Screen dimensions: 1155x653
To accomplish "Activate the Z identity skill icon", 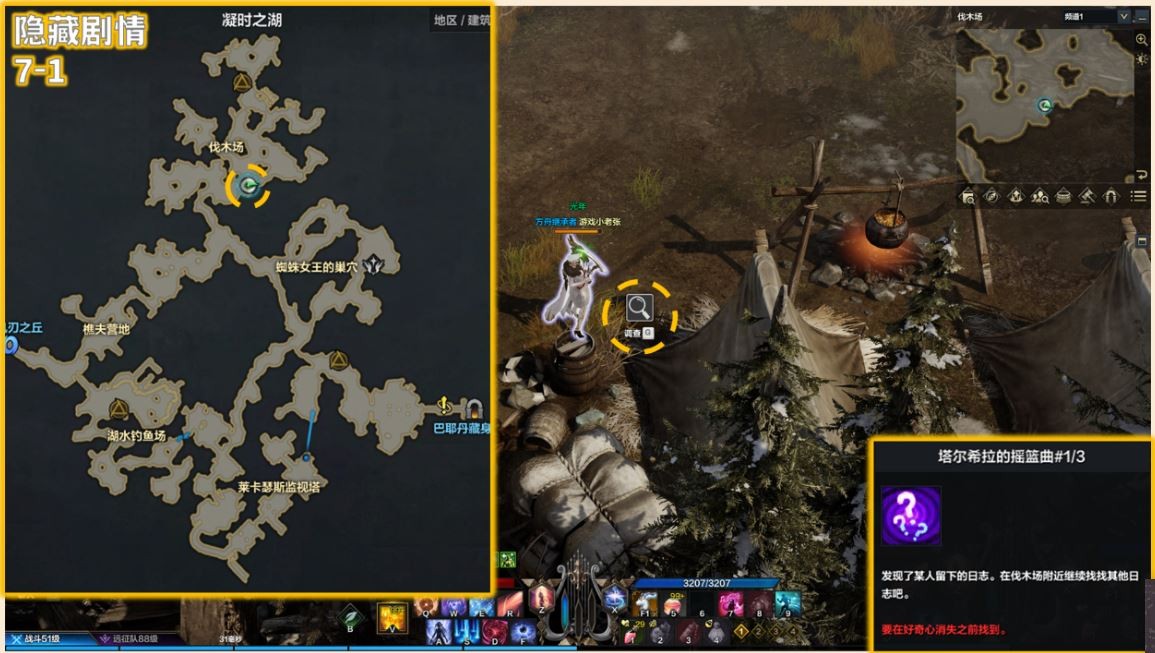I will pos(542,598).
